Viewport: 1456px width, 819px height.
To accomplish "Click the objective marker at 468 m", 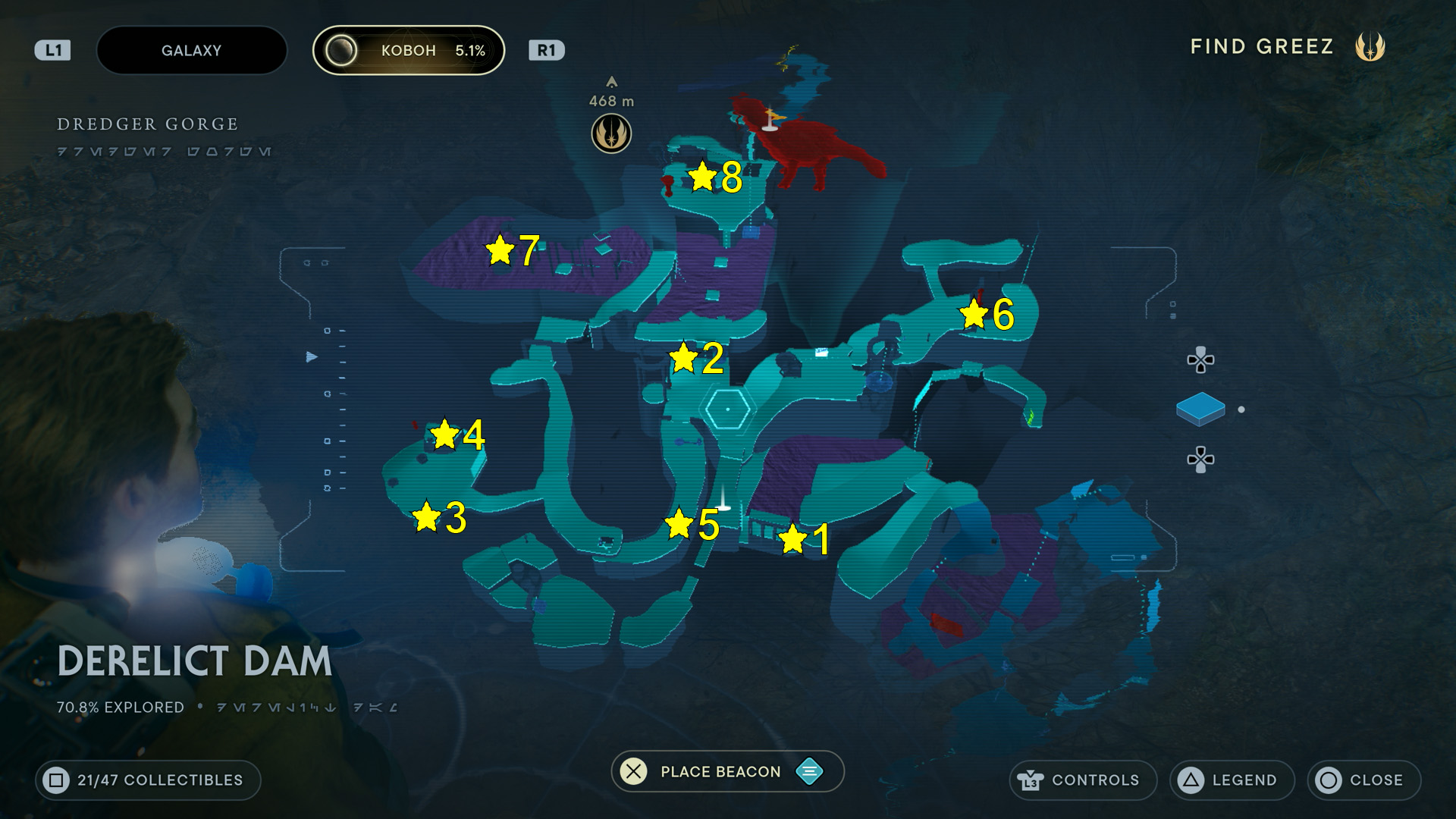I will click(611, 133).
